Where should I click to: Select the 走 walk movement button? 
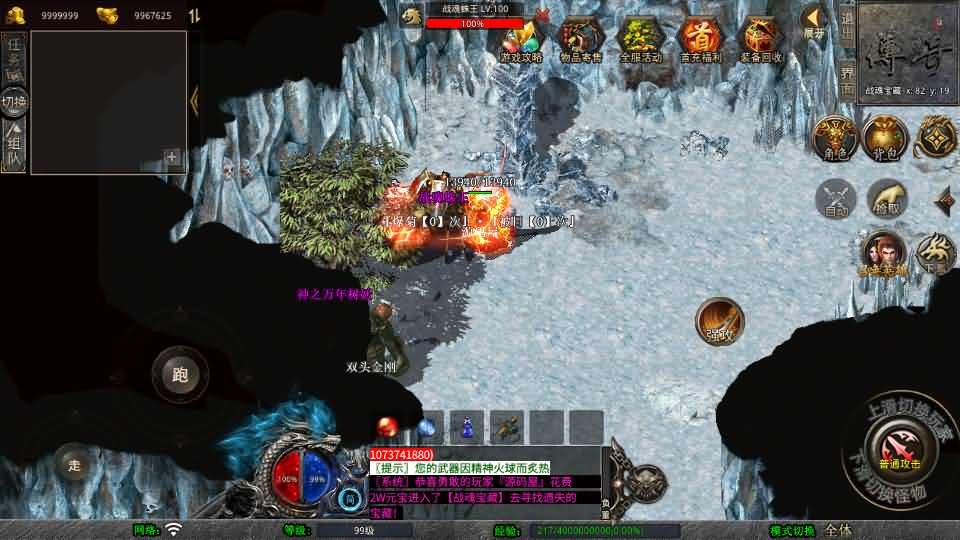pyautogui.click(x=73, y=464)
